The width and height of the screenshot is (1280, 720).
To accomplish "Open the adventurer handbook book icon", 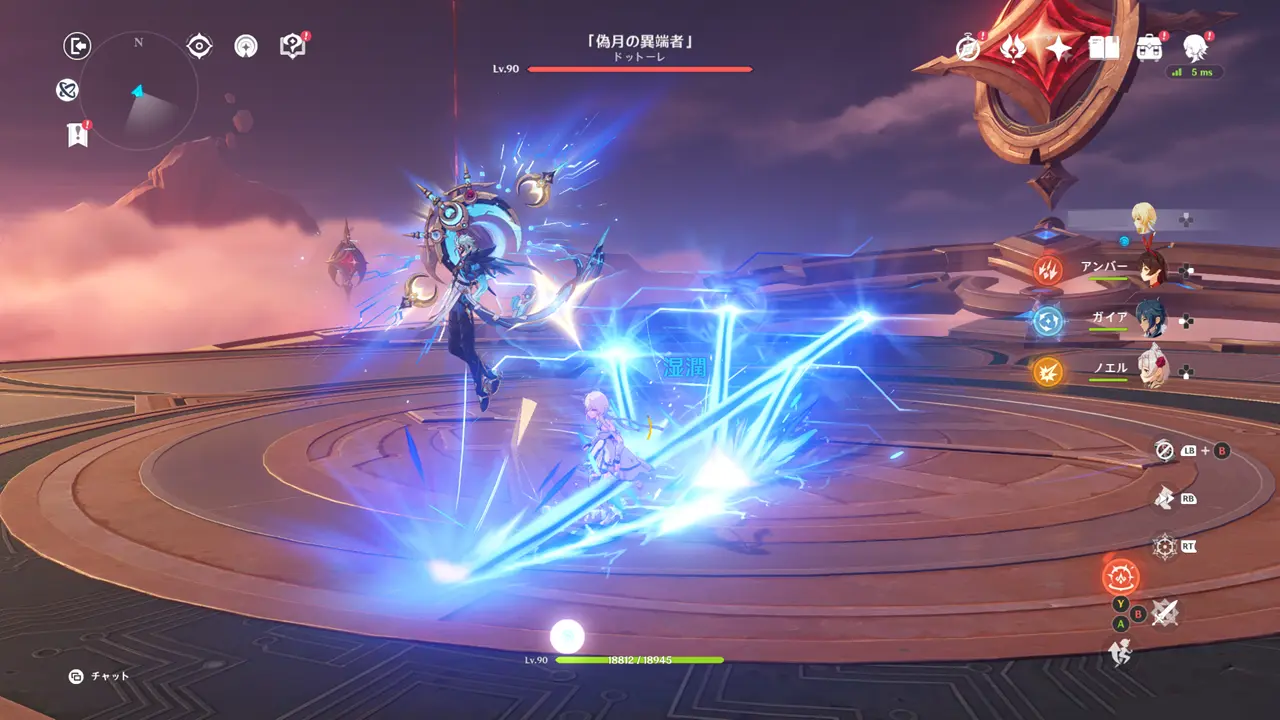I will [1104, 47].
